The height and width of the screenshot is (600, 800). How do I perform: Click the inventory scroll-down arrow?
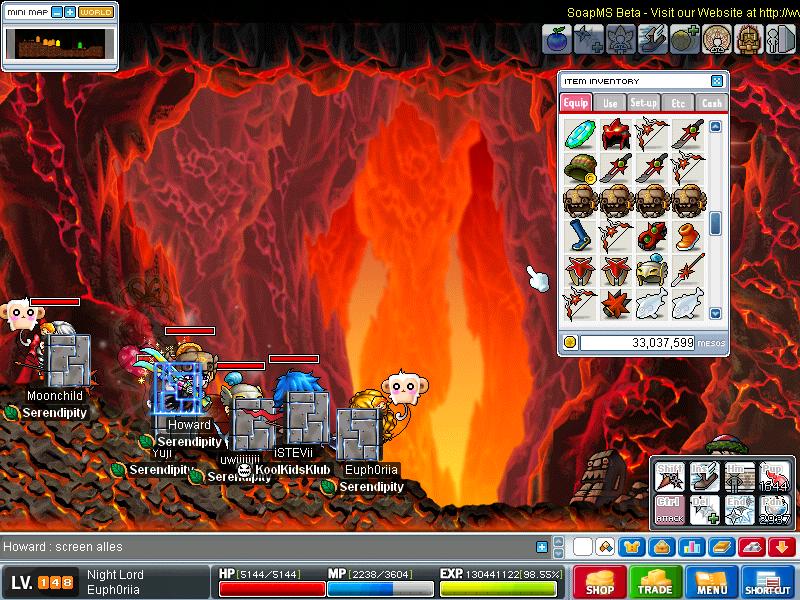point(715,313)
